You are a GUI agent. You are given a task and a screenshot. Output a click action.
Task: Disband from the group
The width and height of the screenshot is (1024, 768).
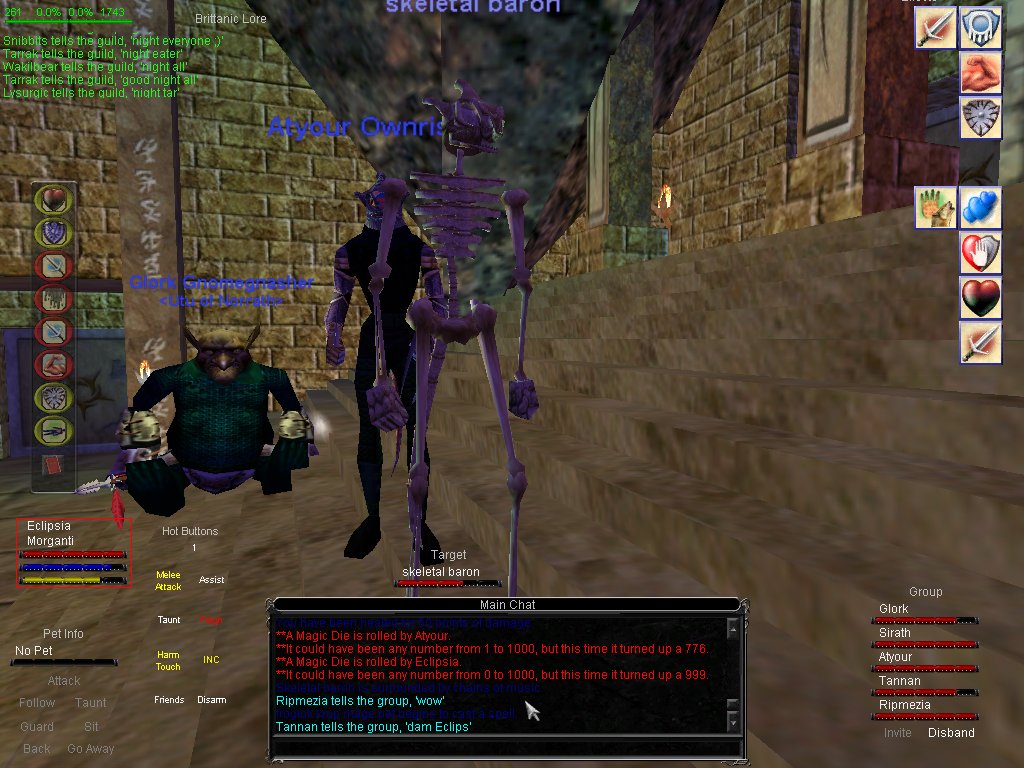point(951,733)
